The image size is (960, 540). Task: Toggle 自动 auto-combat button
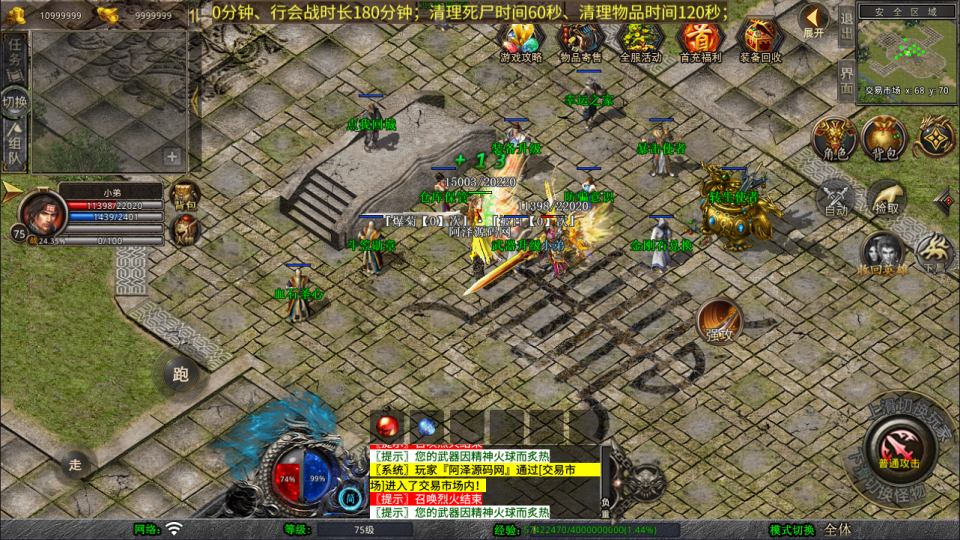835,198
